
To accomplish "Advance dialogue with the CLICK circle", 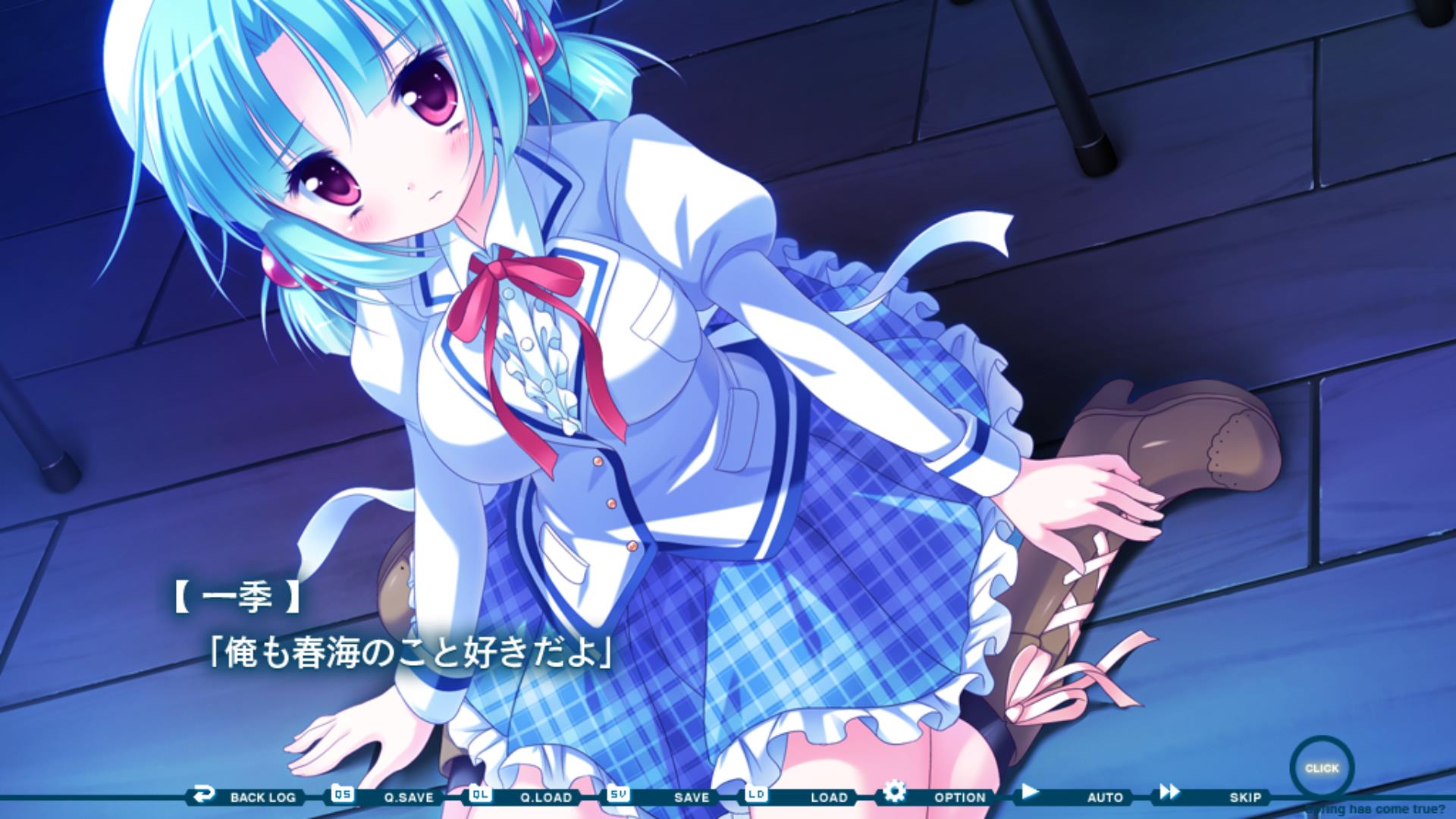I will tap(1322, 768).
